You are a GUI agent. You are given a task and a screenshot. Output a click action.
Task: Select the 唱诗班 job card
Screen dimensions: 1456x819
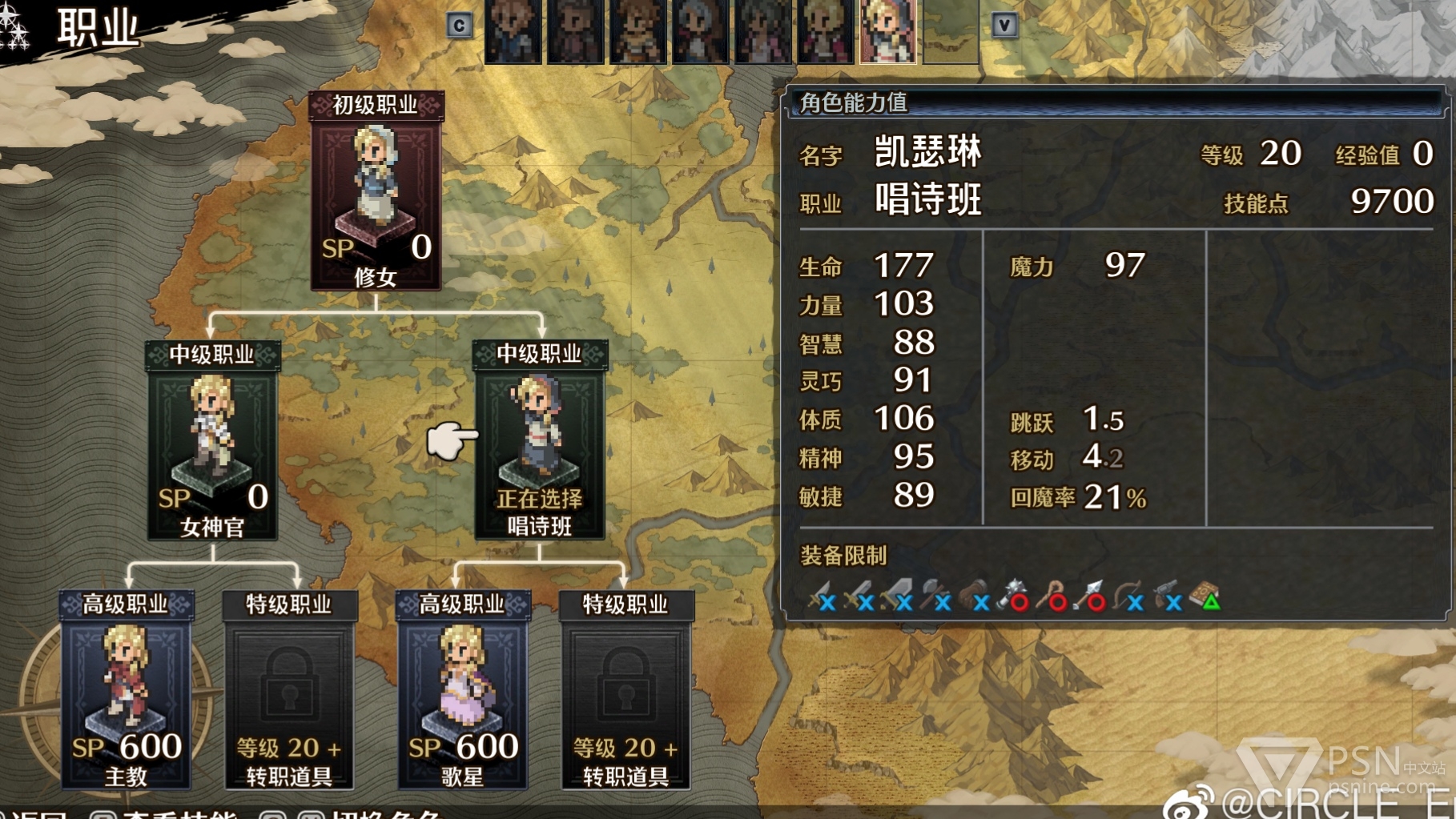point(540,442)
